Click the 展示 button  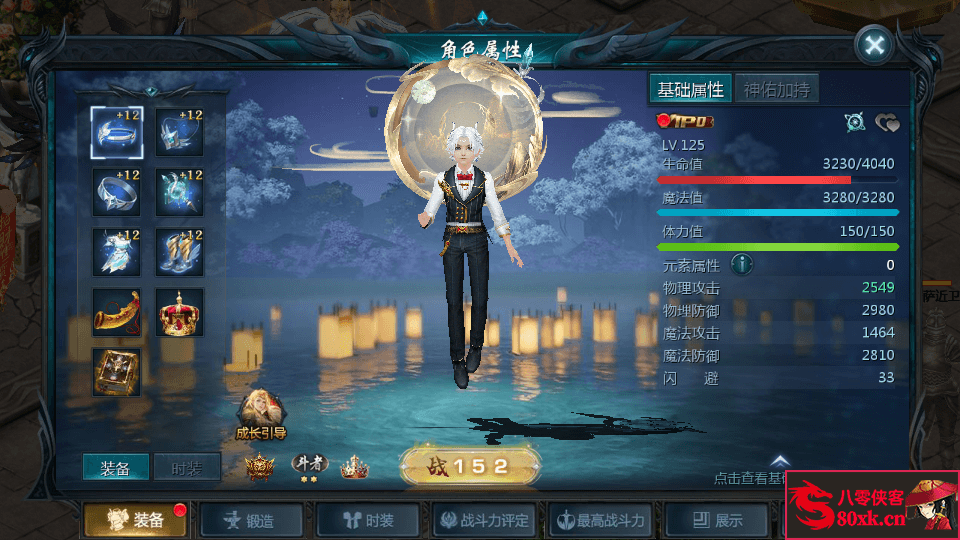point(718,520)
